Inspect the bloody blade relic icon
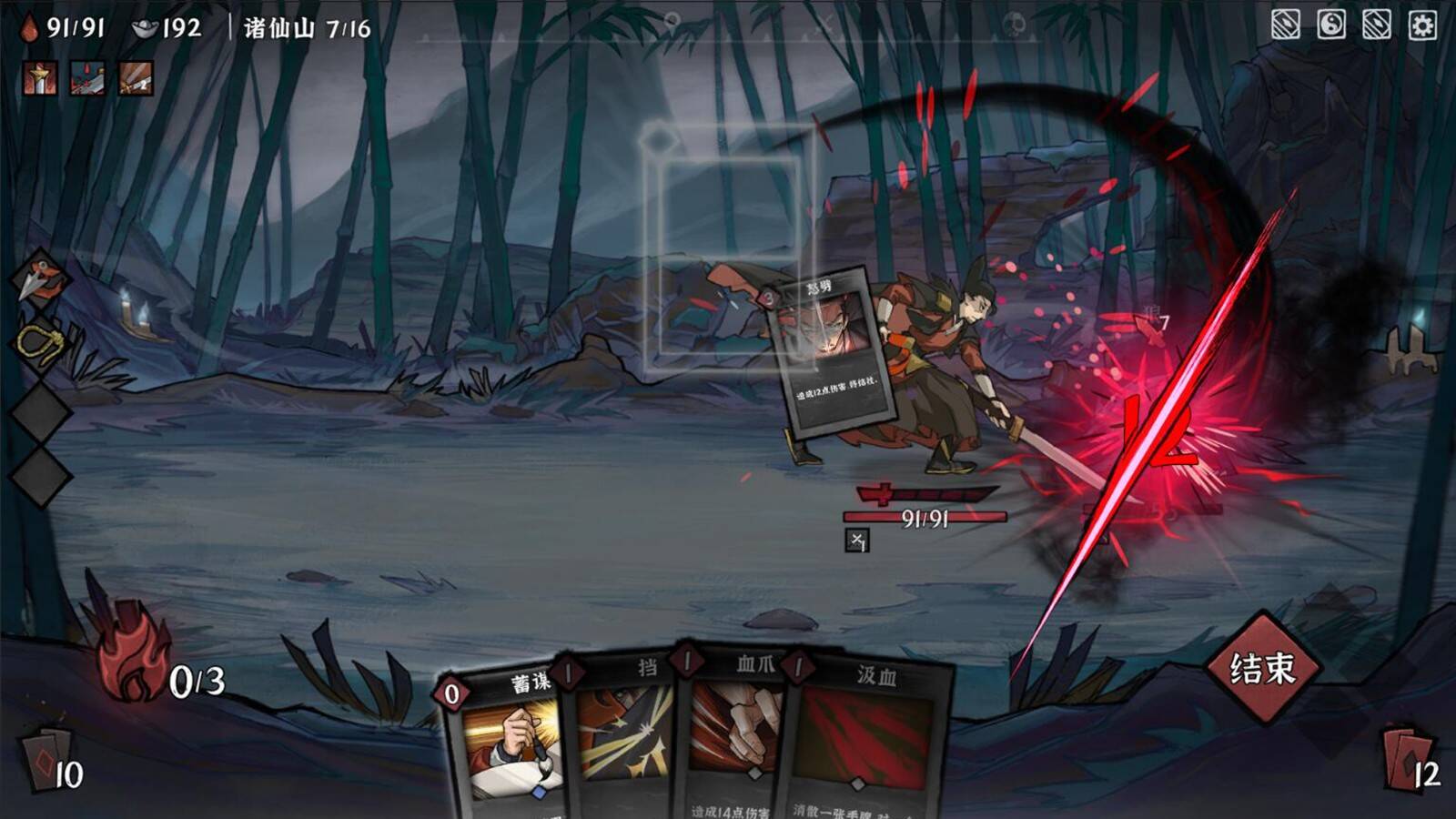1456x819 pixels. click(87, 79)
